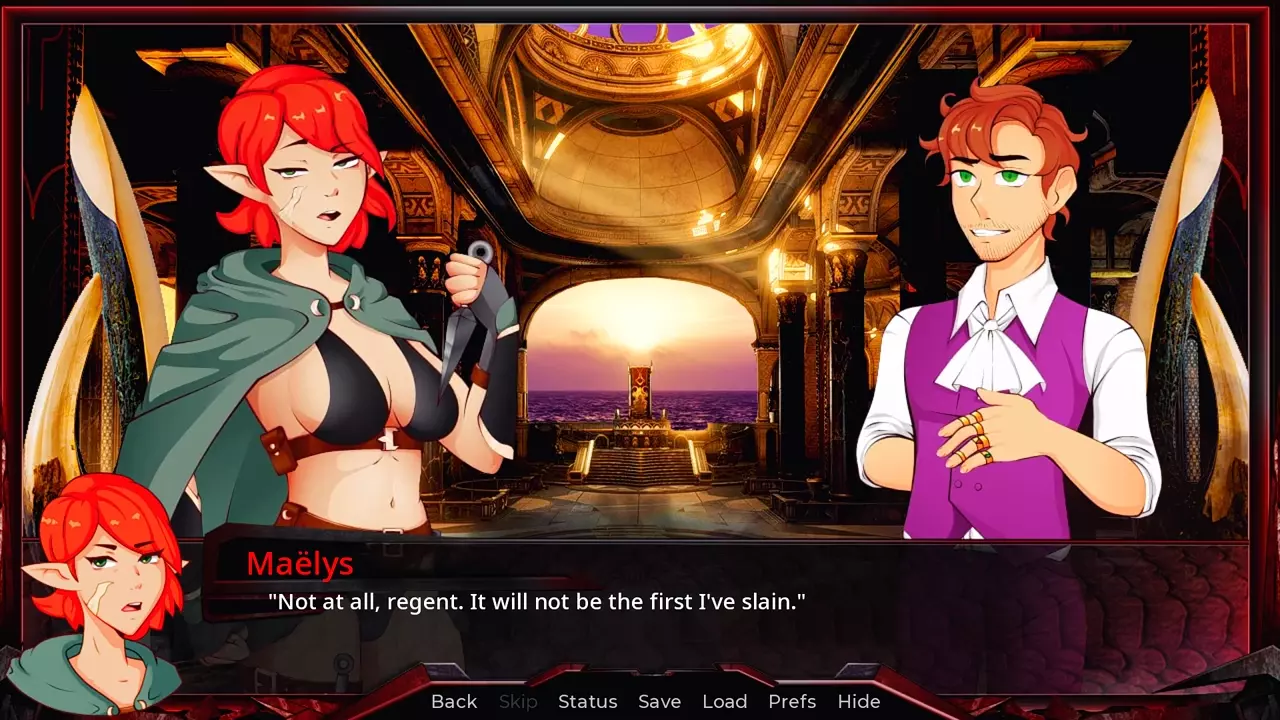Open Prefs settings
This screenshot has height=720, width=1280.
[792, 702]
